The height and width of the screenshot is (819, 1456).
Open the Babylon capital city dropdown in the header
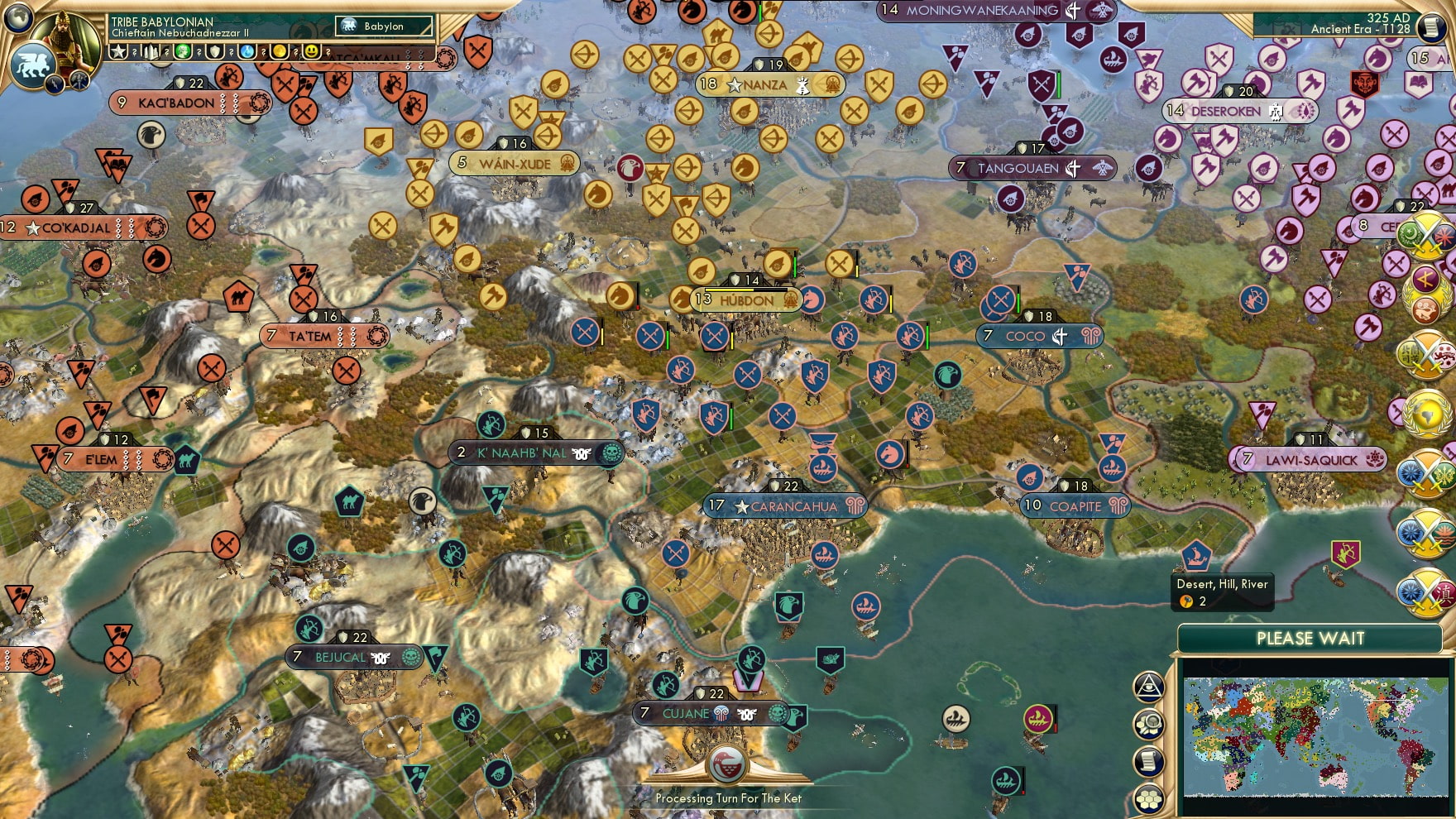(x=383, y=26)
